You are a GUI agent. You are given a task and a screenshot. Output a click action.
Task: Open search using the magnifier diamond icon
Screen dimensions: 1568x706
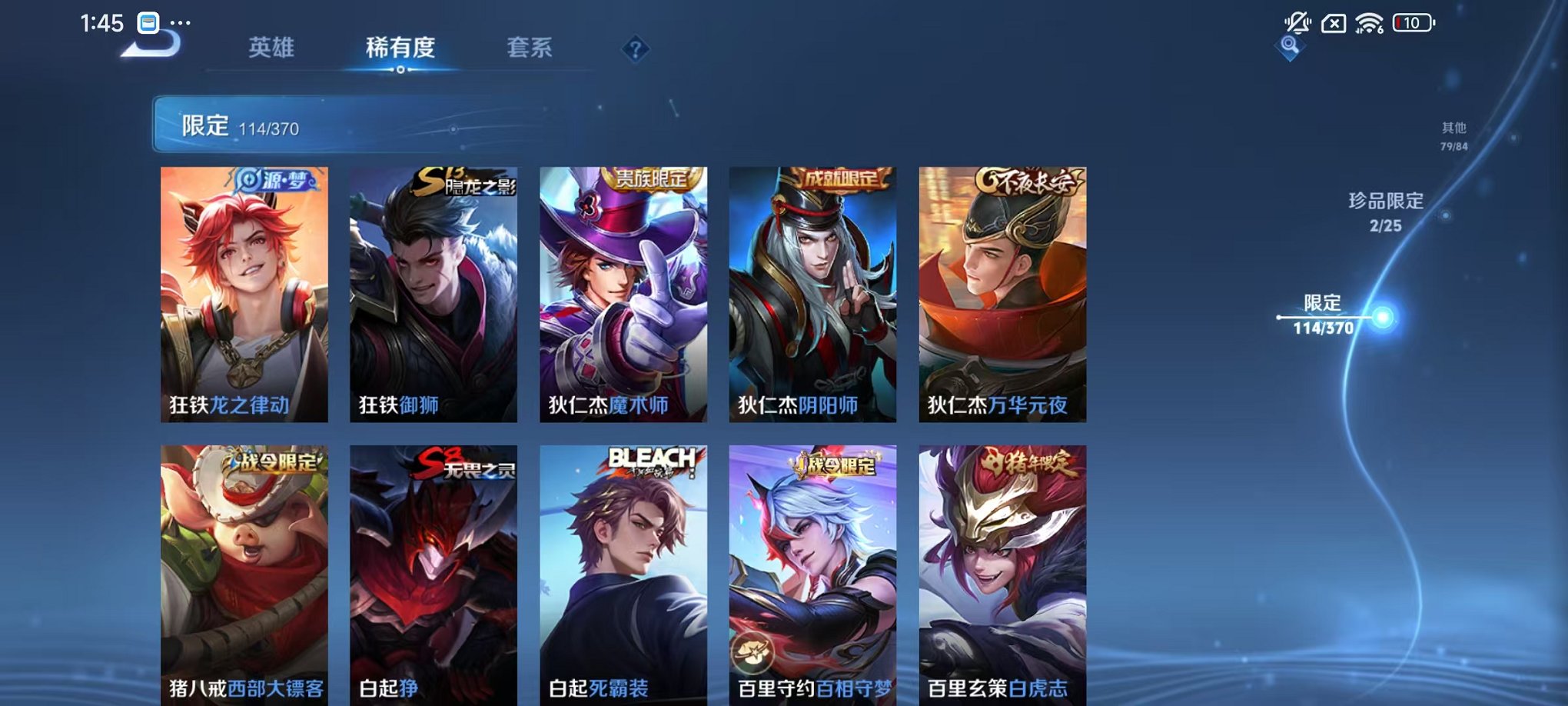click(x=1291, y=48)
